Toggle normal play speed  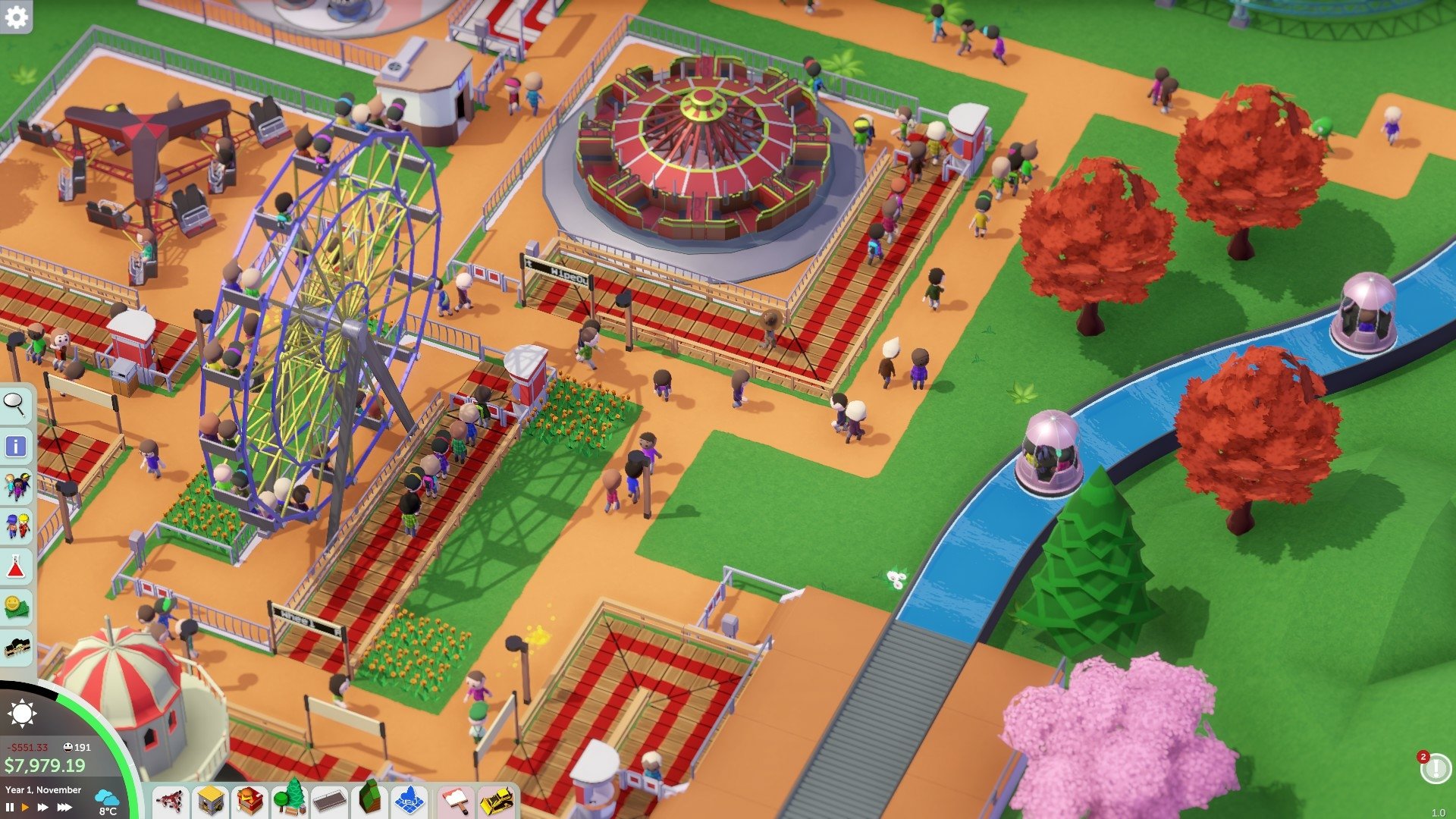click(26, 805)
